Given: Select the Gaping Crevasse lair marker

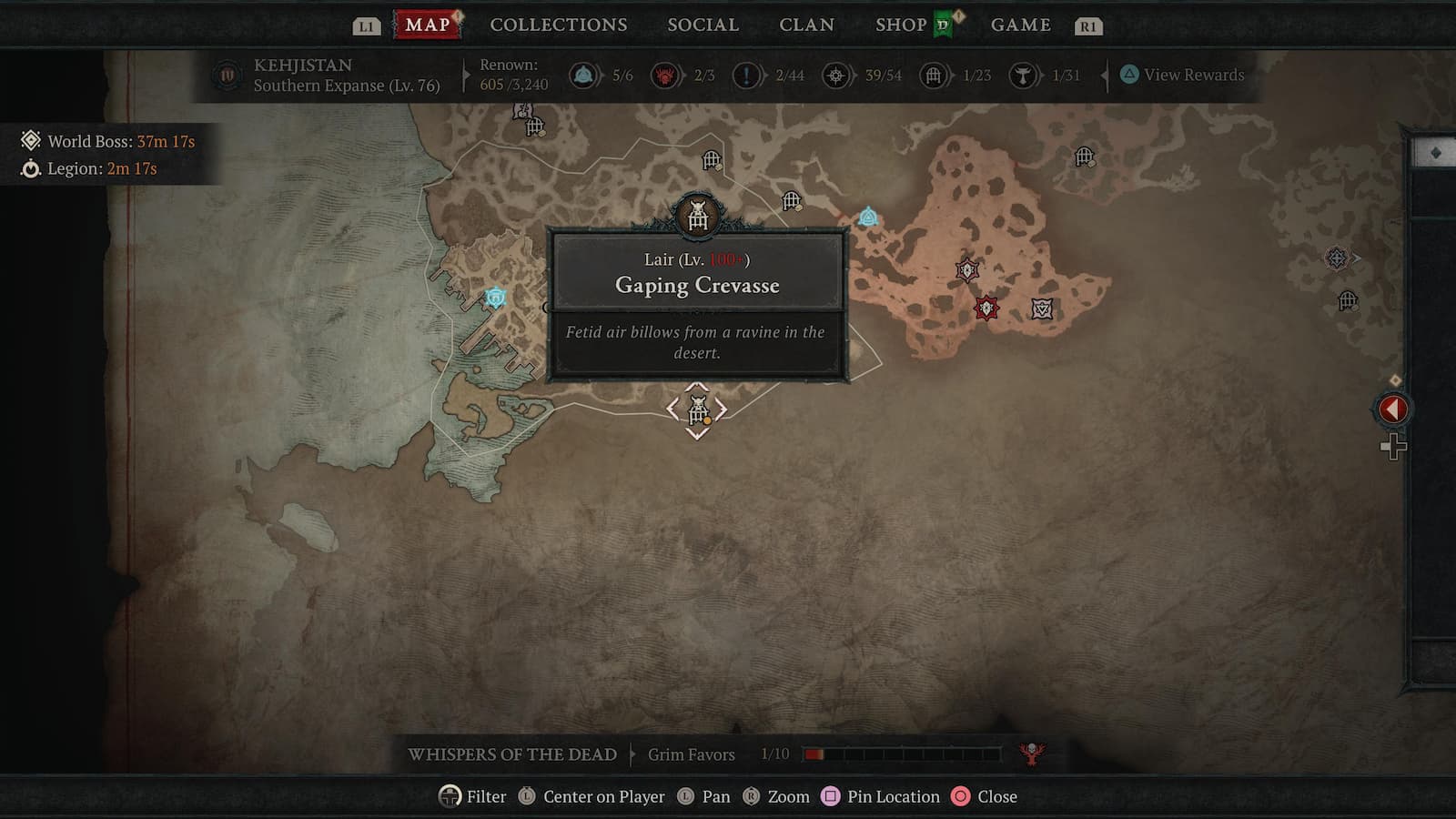Looking at the screenshot, I should (698, 410).
